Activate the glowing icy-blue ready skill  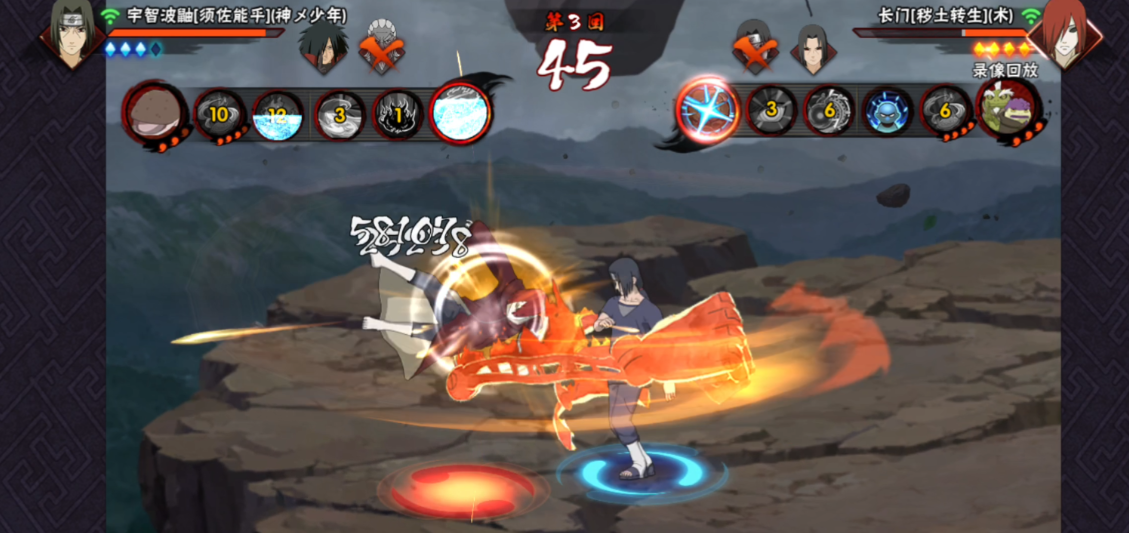point(460,114)
